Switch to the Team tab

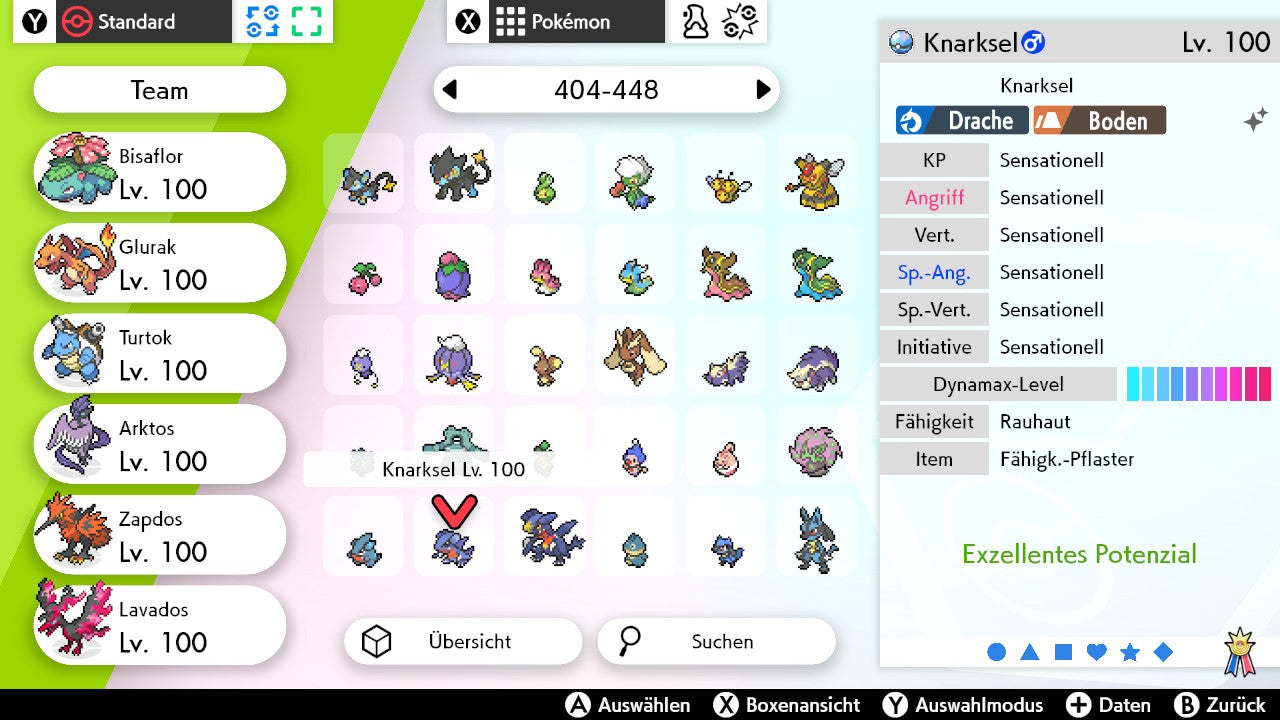pyautogui.click(x=159, y=90)
